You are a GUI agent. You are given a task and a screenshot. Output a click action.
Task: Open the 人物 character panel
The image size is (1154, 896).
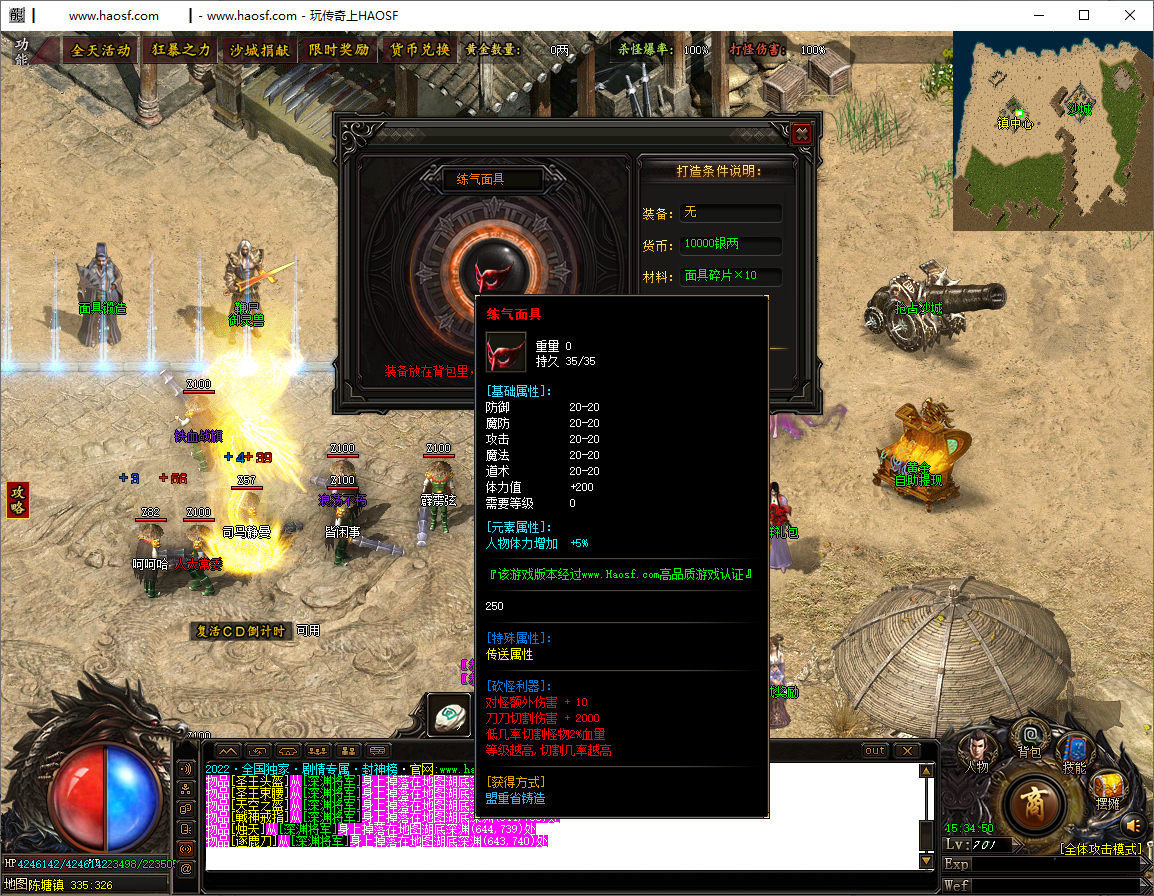click(x=976, y=752)
